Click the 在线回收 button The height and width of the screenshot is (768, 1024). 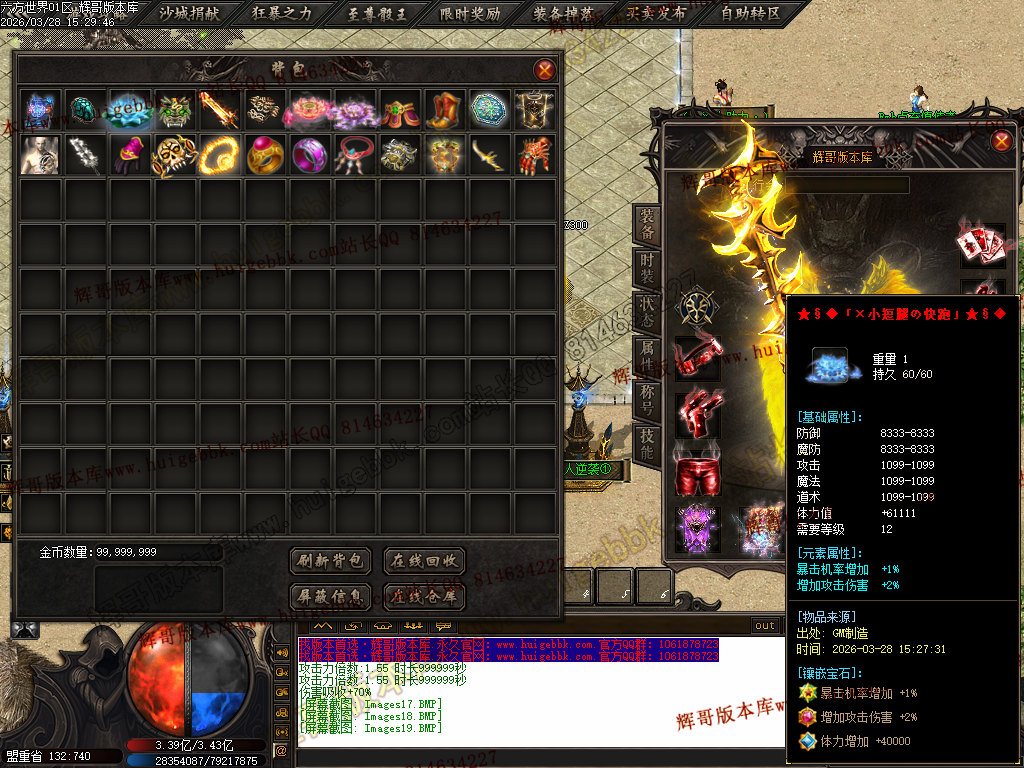click(x=424, y=561)
